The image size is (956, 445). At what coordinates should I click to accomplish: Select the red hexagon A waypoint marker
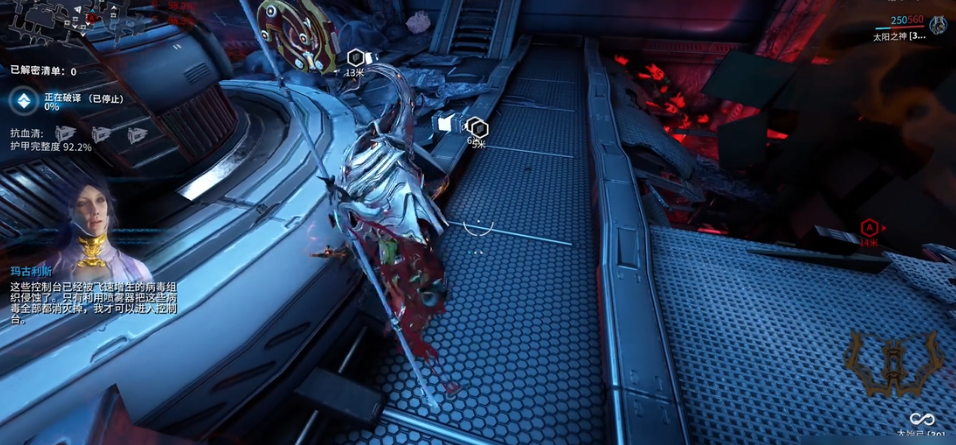coord(868,229)
